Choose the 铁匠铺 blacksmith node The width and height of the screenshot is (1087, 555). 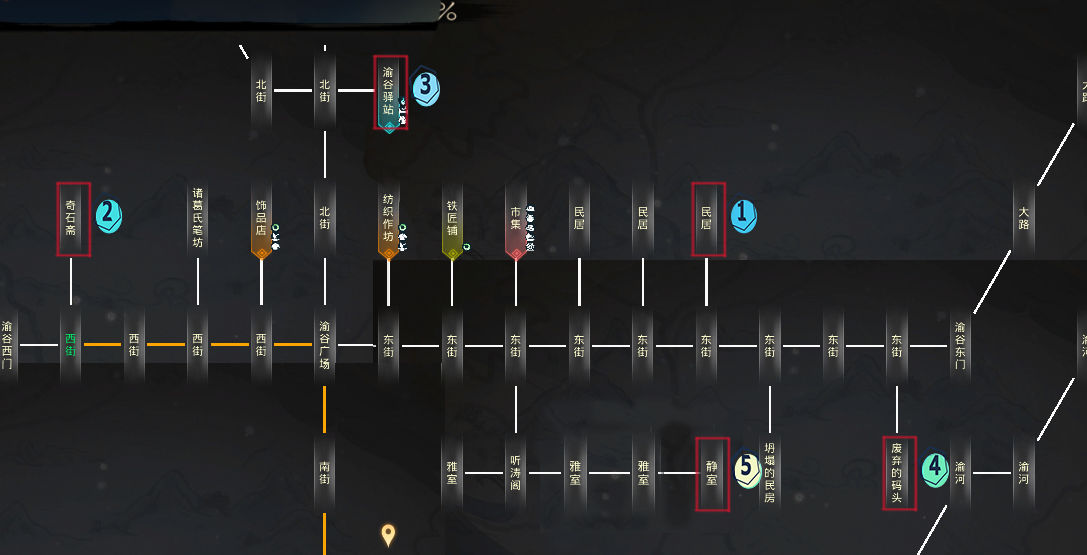pyautogui.click(x=452, y=218)
